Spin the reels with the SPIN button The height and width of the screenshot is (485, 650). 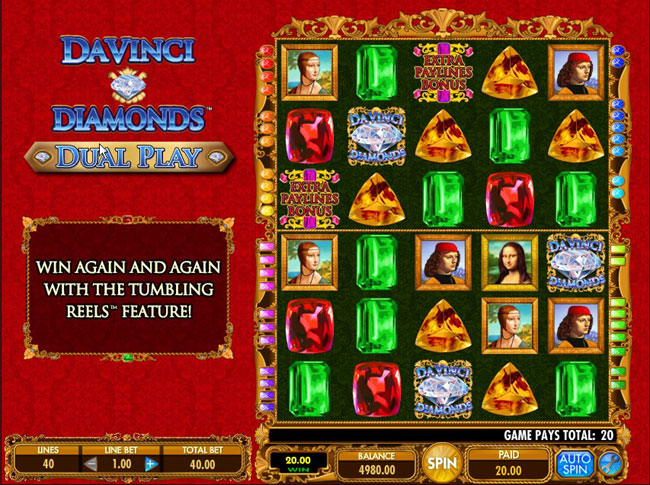(437, 464)
